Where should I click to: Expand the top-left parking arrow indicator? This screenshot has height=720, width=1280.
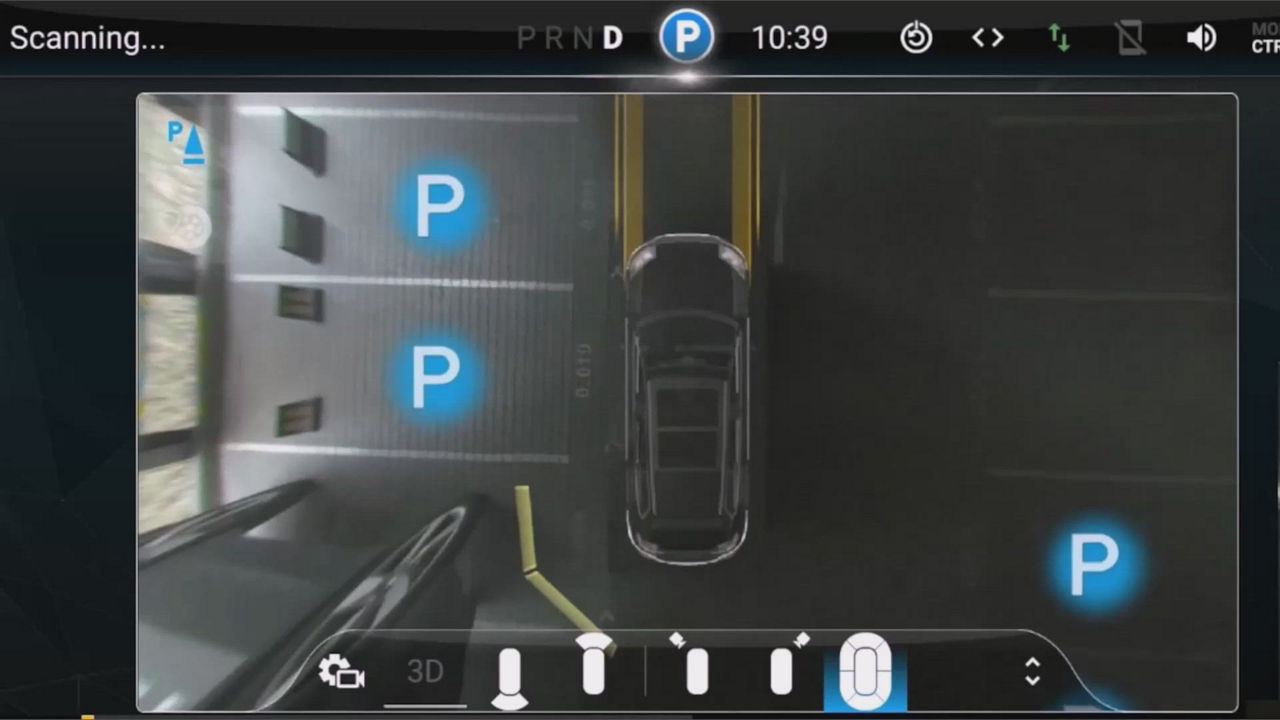pos(183,142)
